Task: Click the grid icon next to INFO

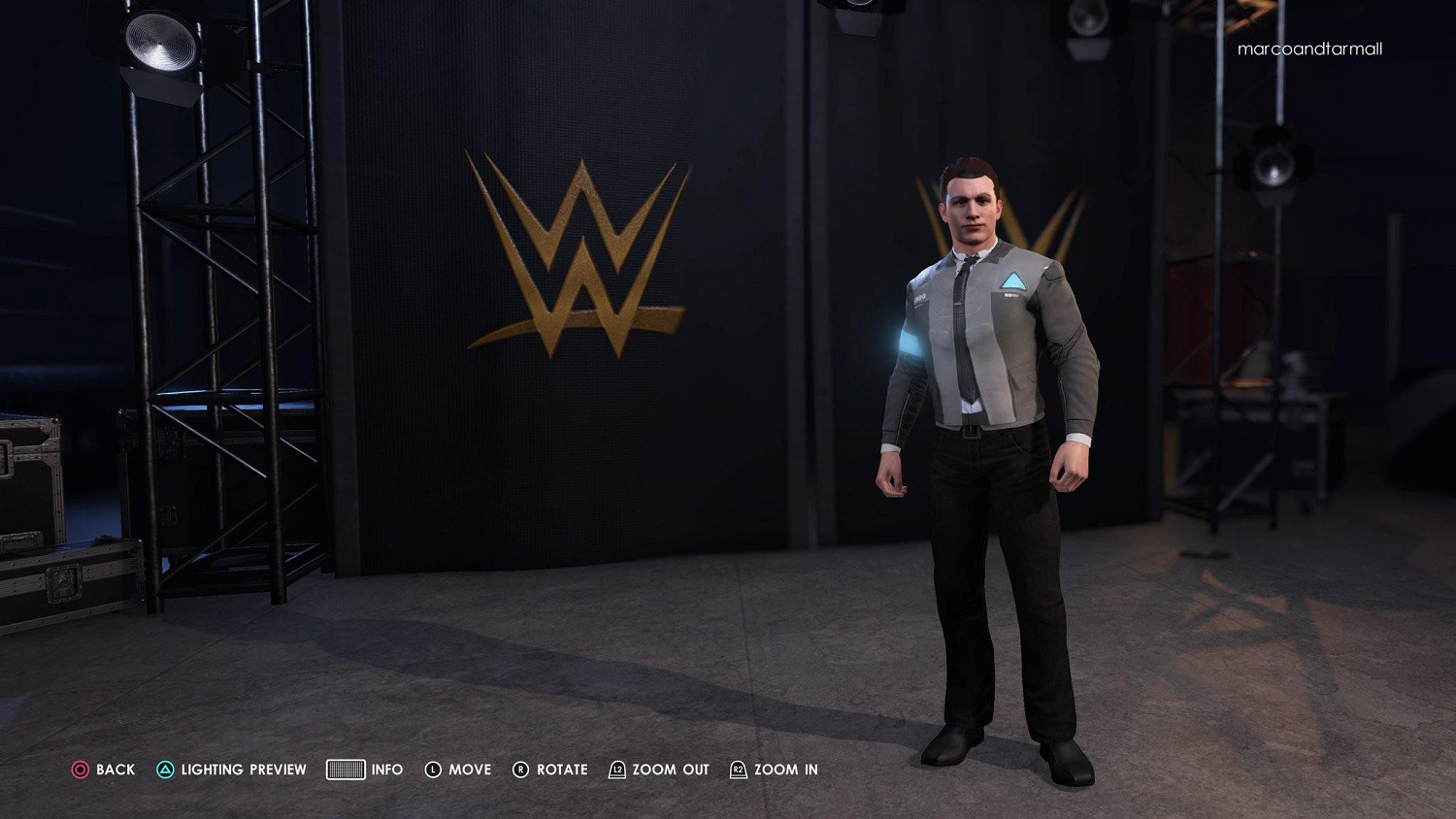Action: click(x=345, y=770)
